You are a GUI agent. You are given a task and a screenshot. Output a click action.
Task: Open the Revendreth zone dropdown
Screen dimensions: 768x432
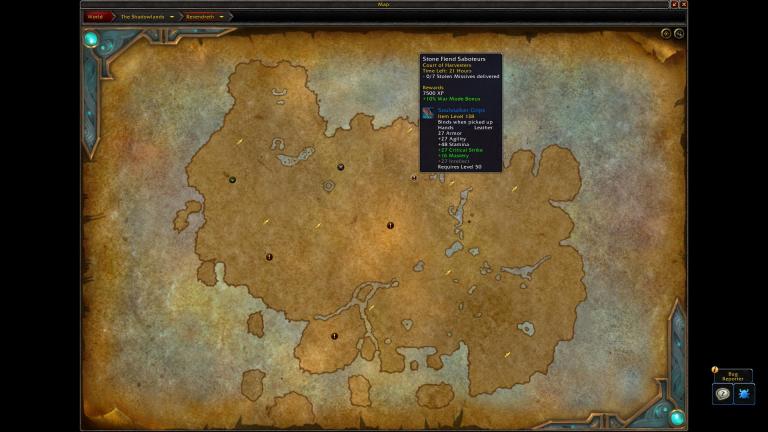coord(221,17)
